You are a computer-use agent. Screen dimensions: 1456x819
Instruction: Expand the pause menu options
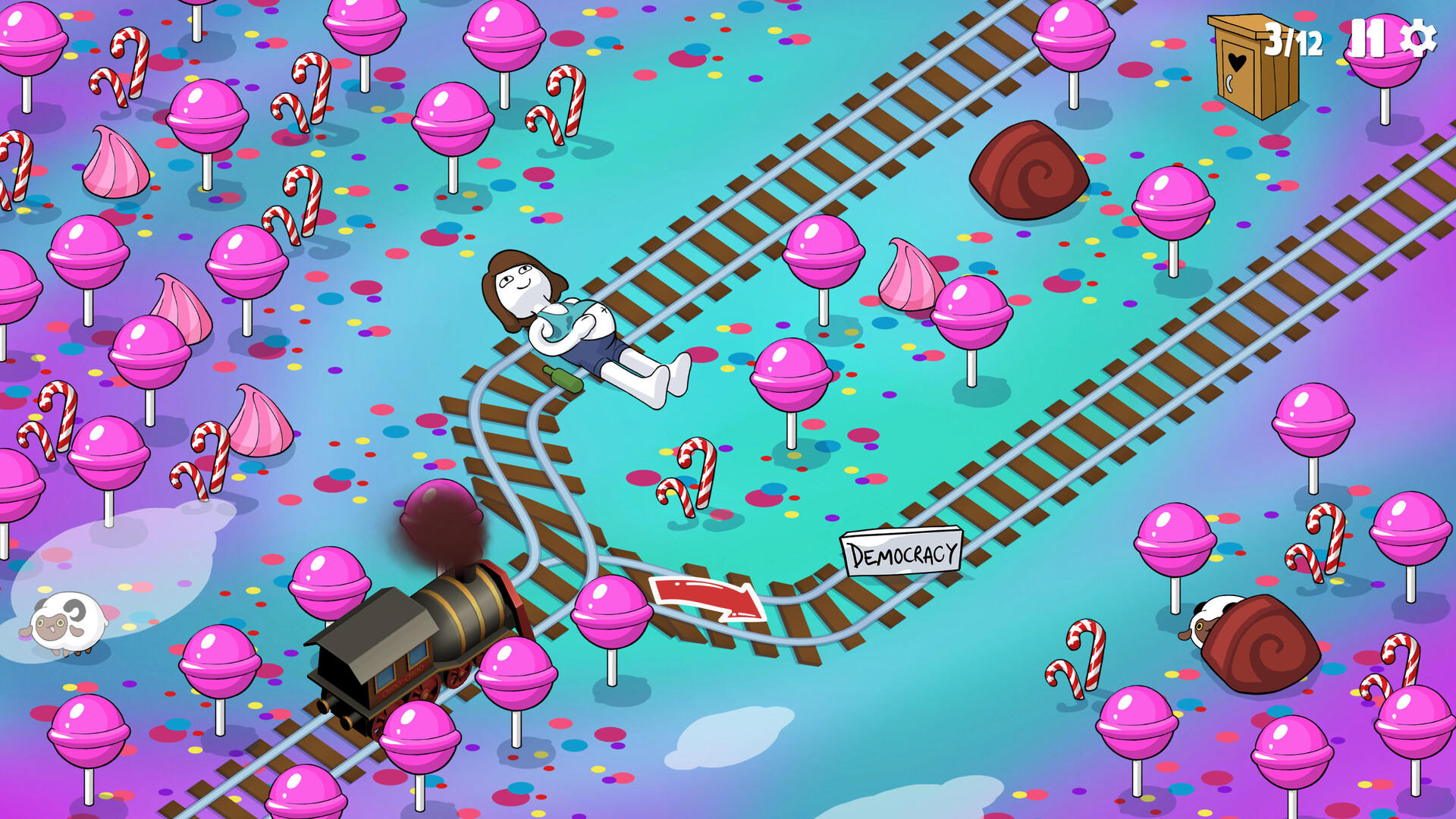[1370, 36]
